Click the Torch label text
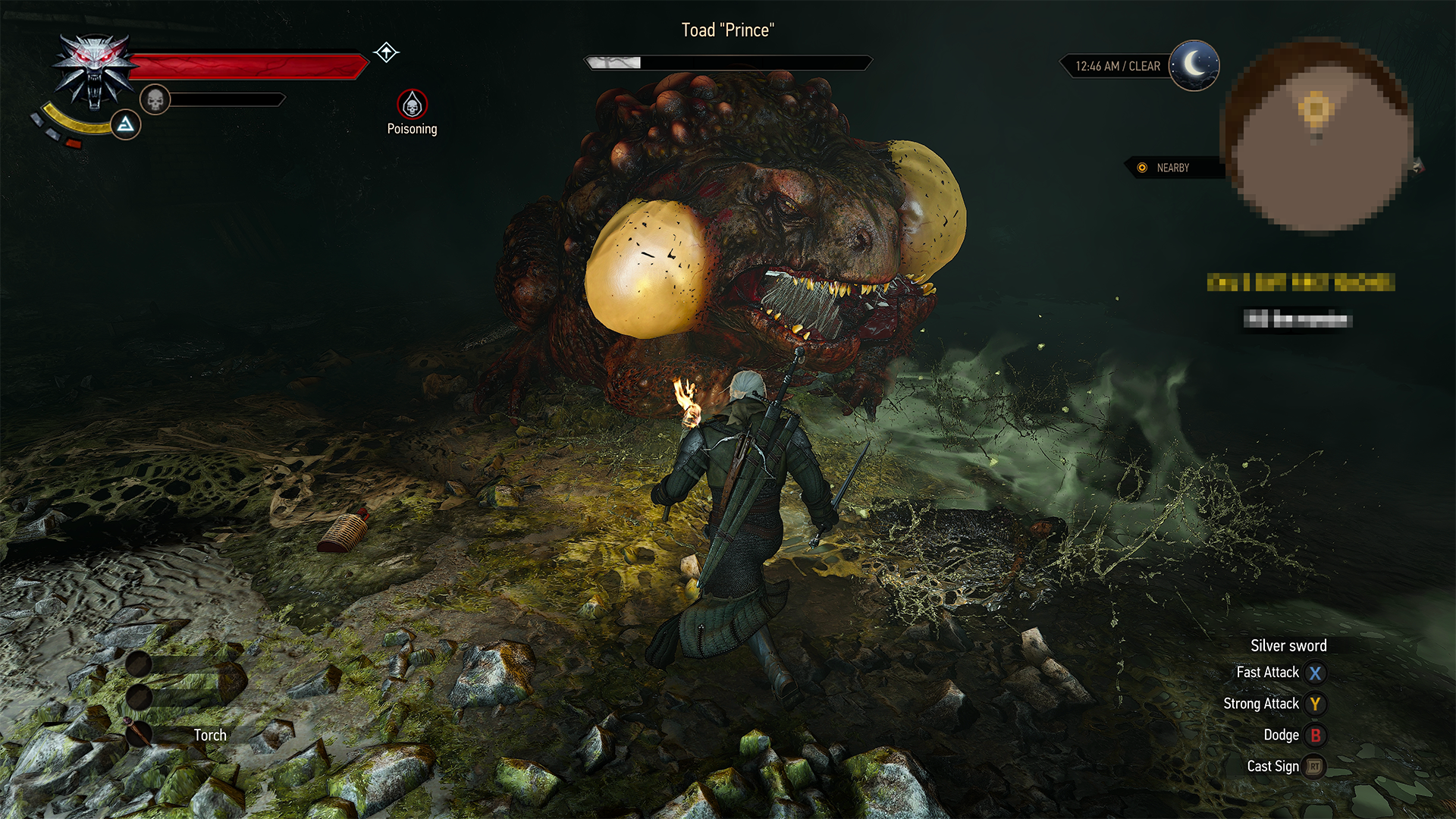This screenshot has width=1456, height=819. (210, 734)
